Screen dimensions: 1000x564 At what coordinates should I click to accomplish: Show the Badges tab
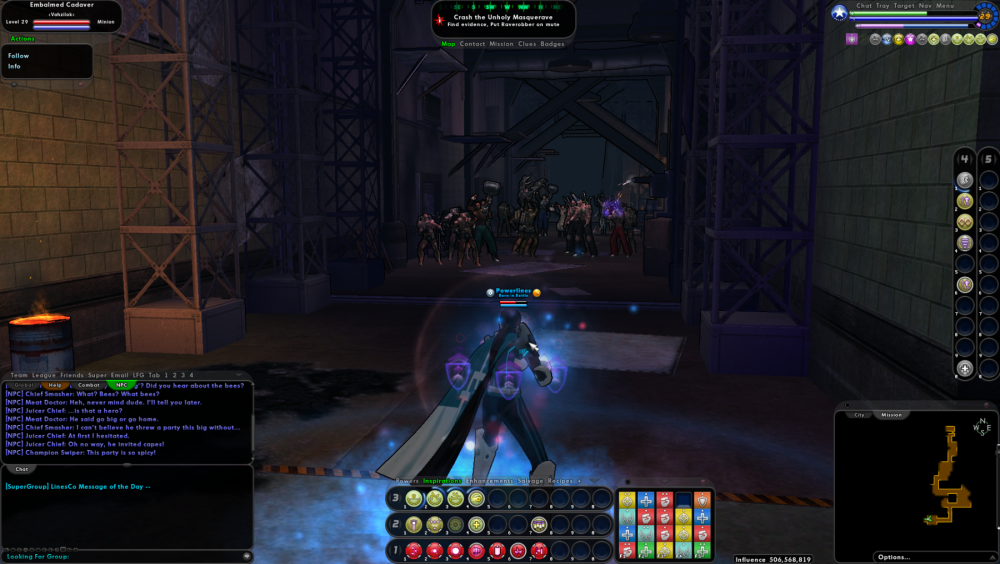point(552,44)
